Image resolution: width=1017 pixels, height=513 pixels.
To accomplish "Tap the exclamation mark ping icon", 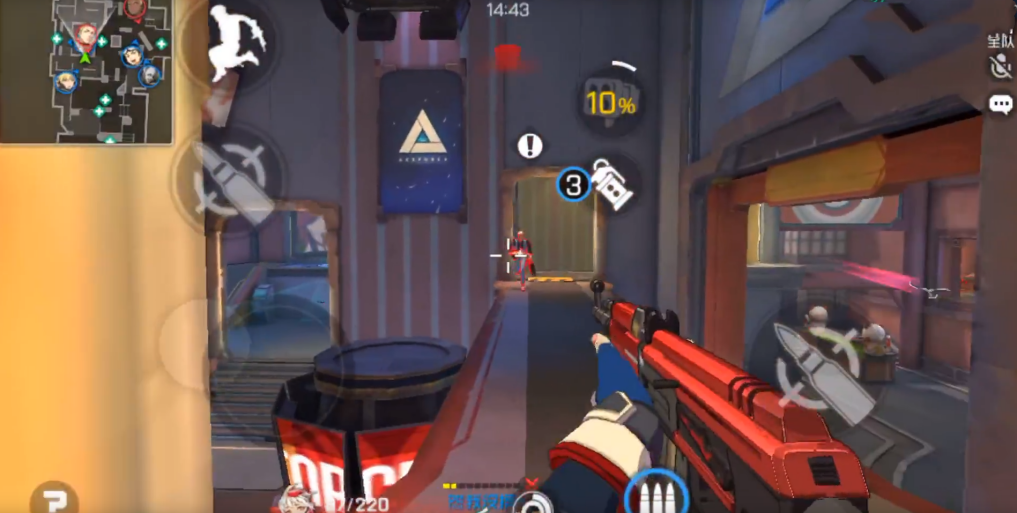I will tap(530, 146).
